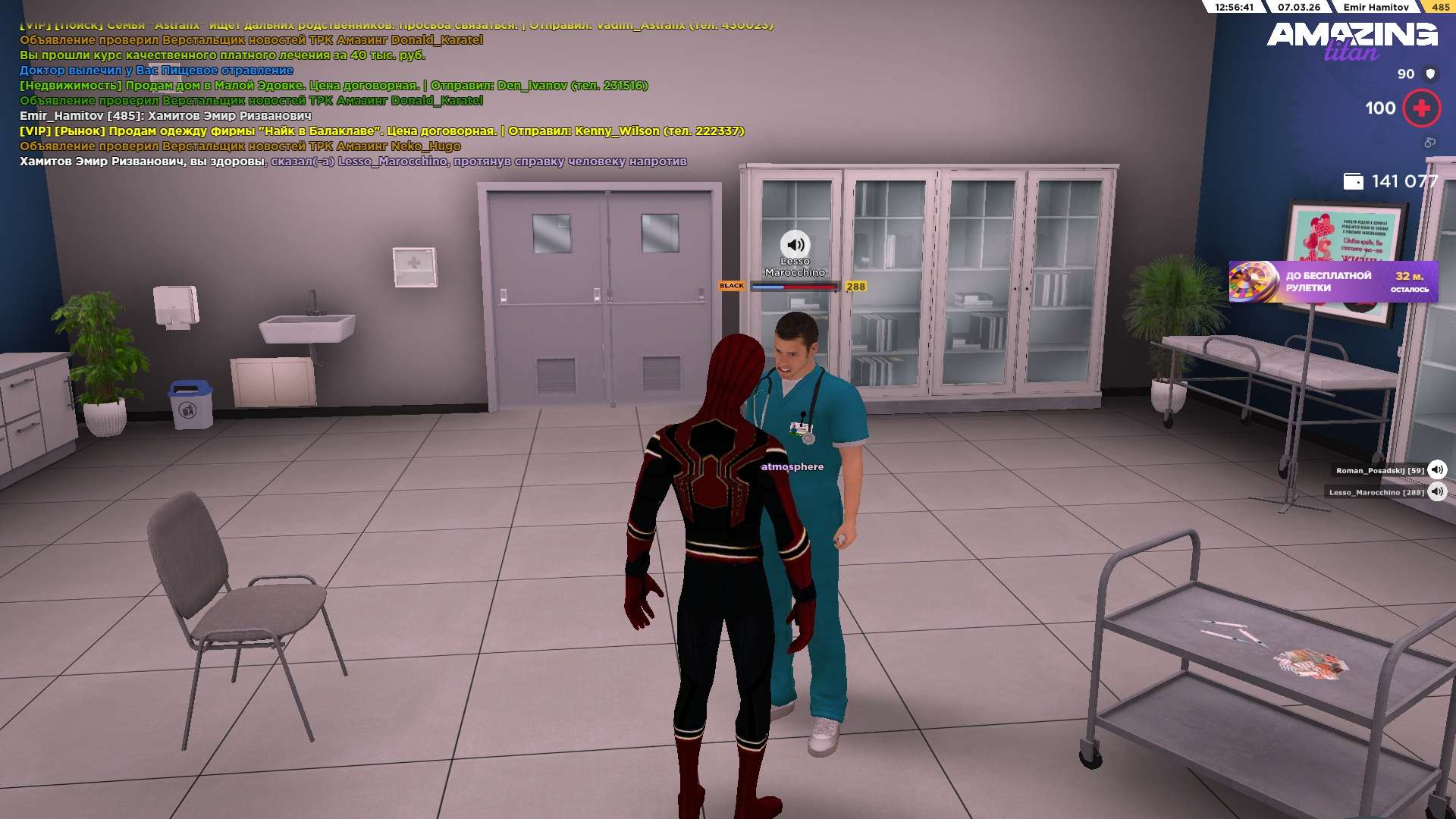This screenshot has width=1456, height=819.
Task: Select the armor shield icon
Action: pos(1431,74)
